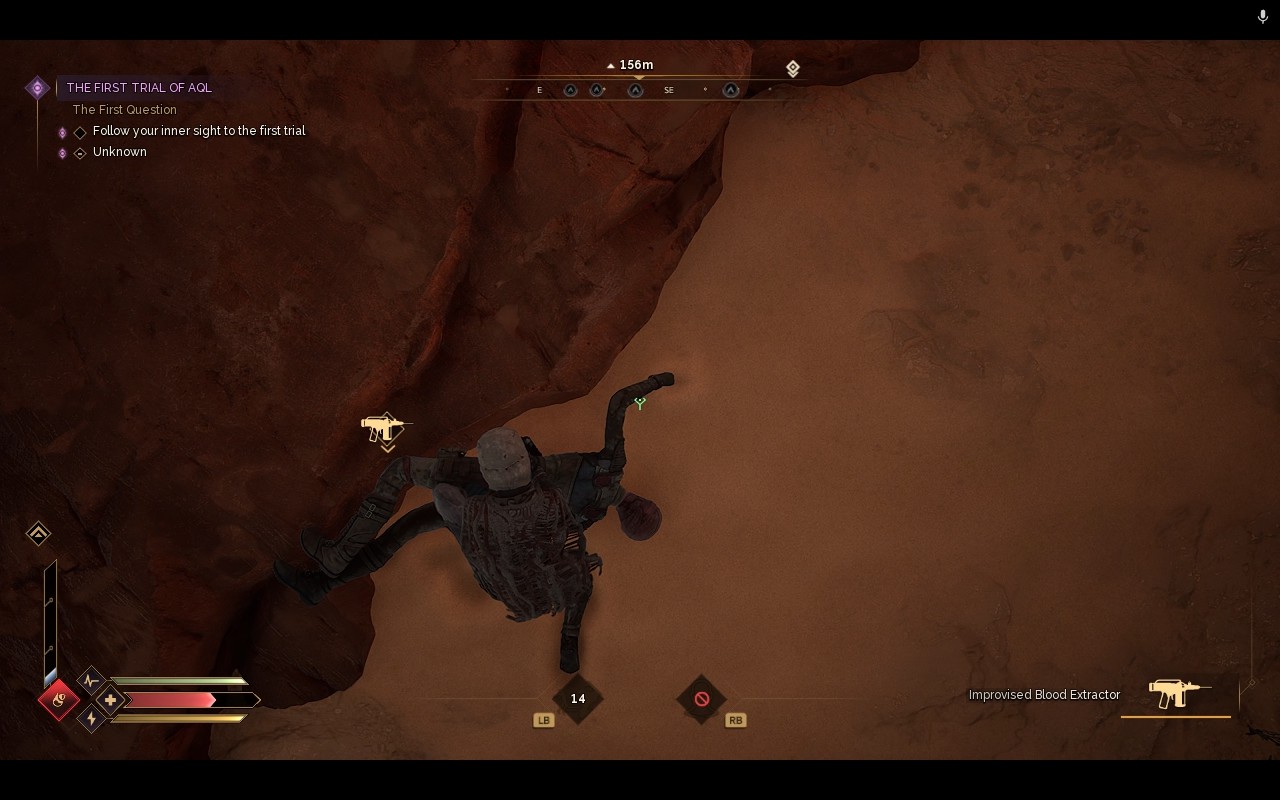Select the First Trial of Aql quest title

coord(139,88)
